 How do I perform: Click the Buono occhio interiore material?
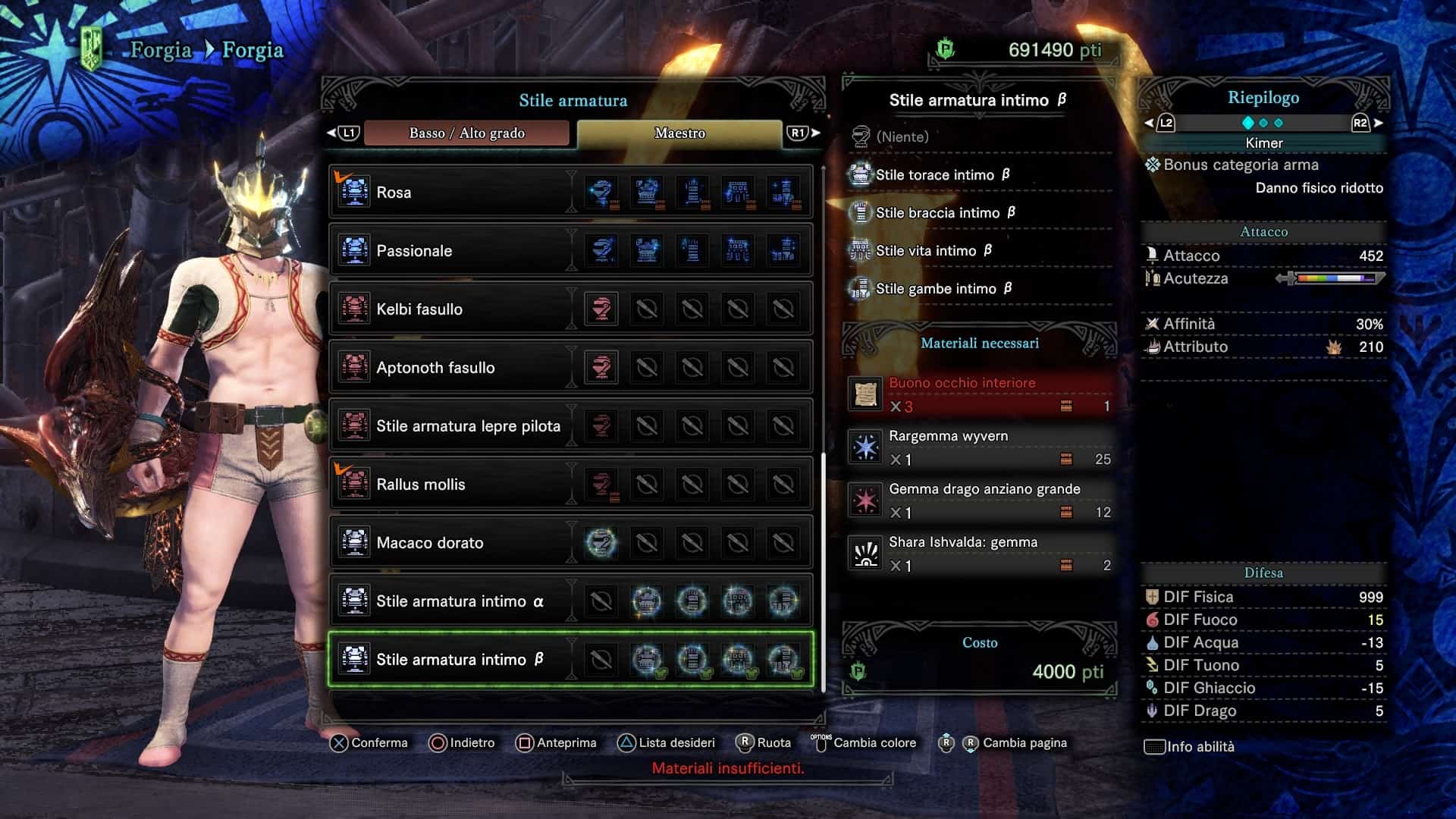pyautogui.click(x=980, y=394)
